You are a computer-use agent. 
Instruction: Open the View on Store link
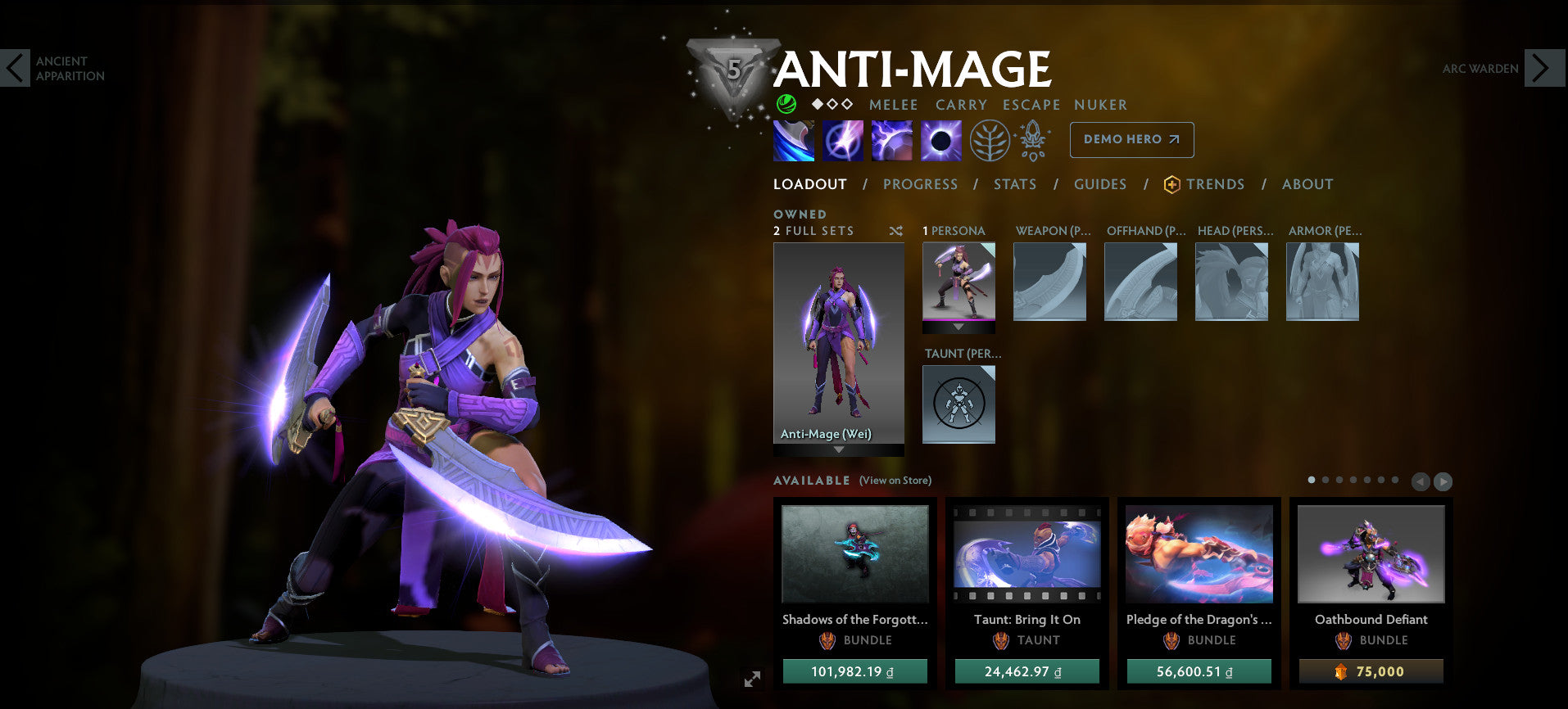[x=895, y=481]
